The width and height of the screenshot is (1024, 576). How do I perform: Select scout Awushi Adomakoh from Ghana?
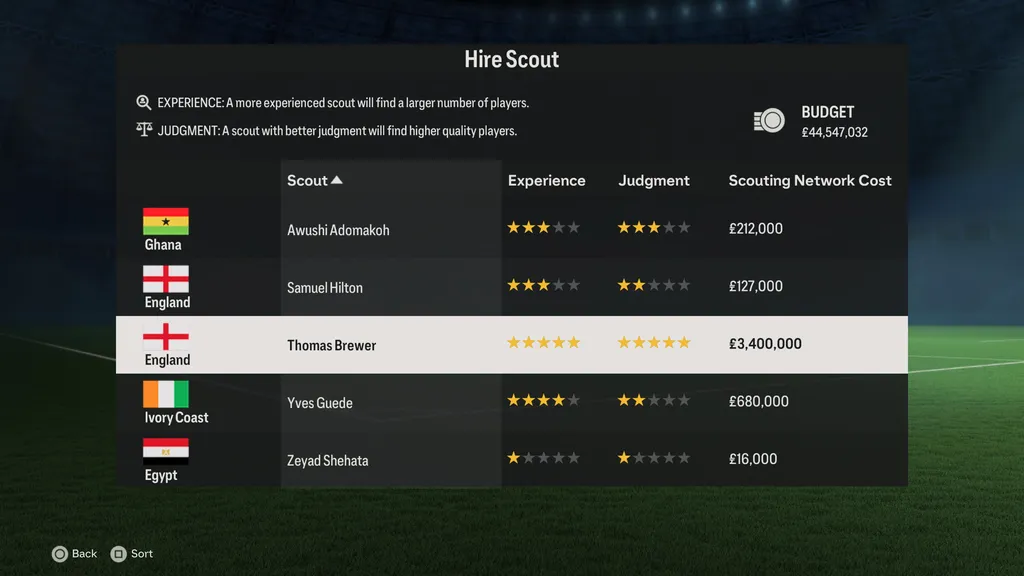pyautogui.click(x=338, y=230)
